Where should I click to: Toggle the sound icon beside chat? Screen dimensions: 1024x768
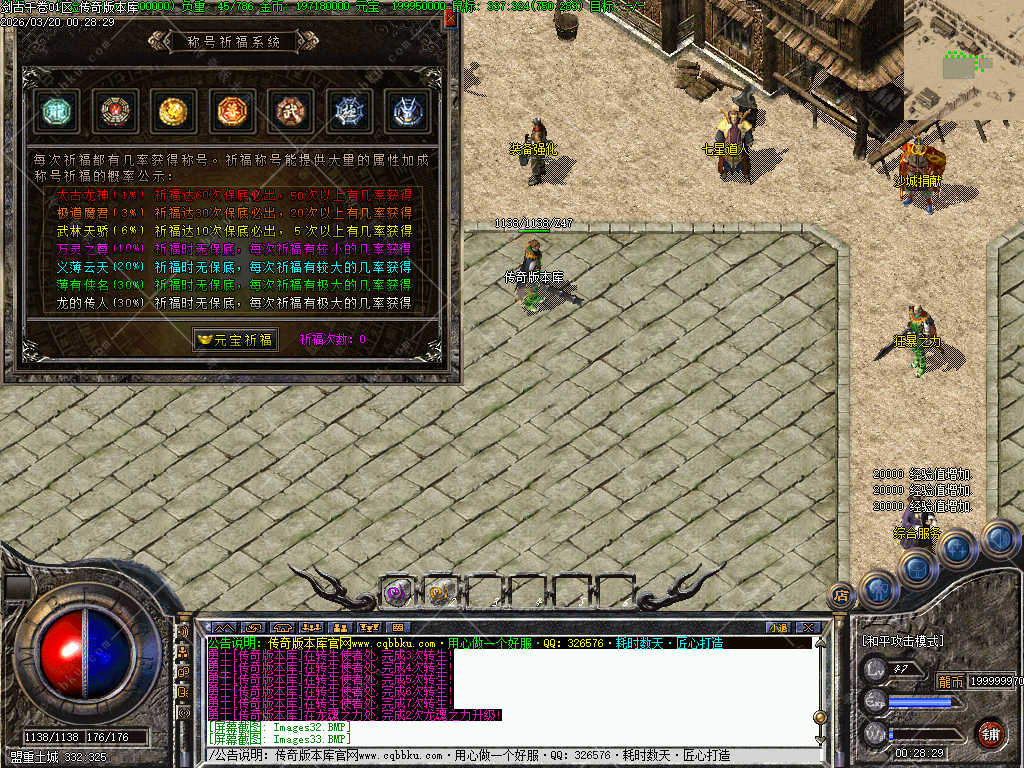tap(183, 632)
